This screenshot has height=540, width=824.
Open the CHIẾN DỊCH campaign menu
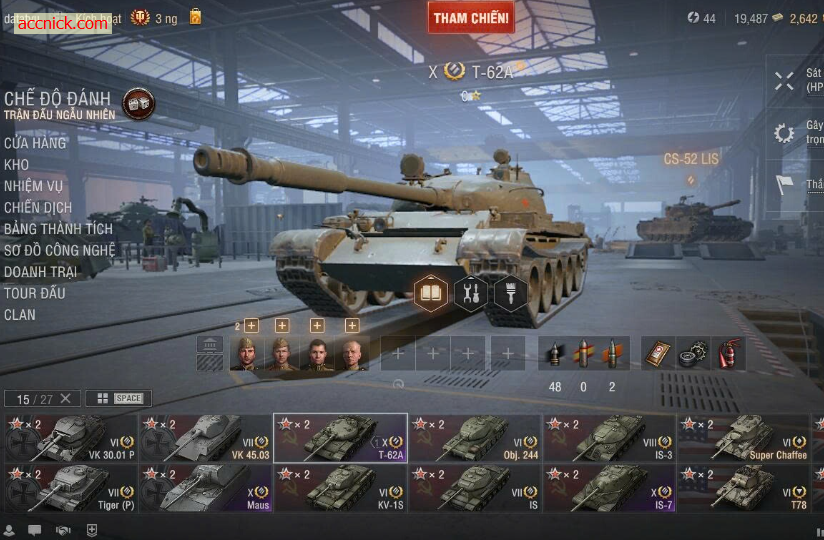(35, 207)
